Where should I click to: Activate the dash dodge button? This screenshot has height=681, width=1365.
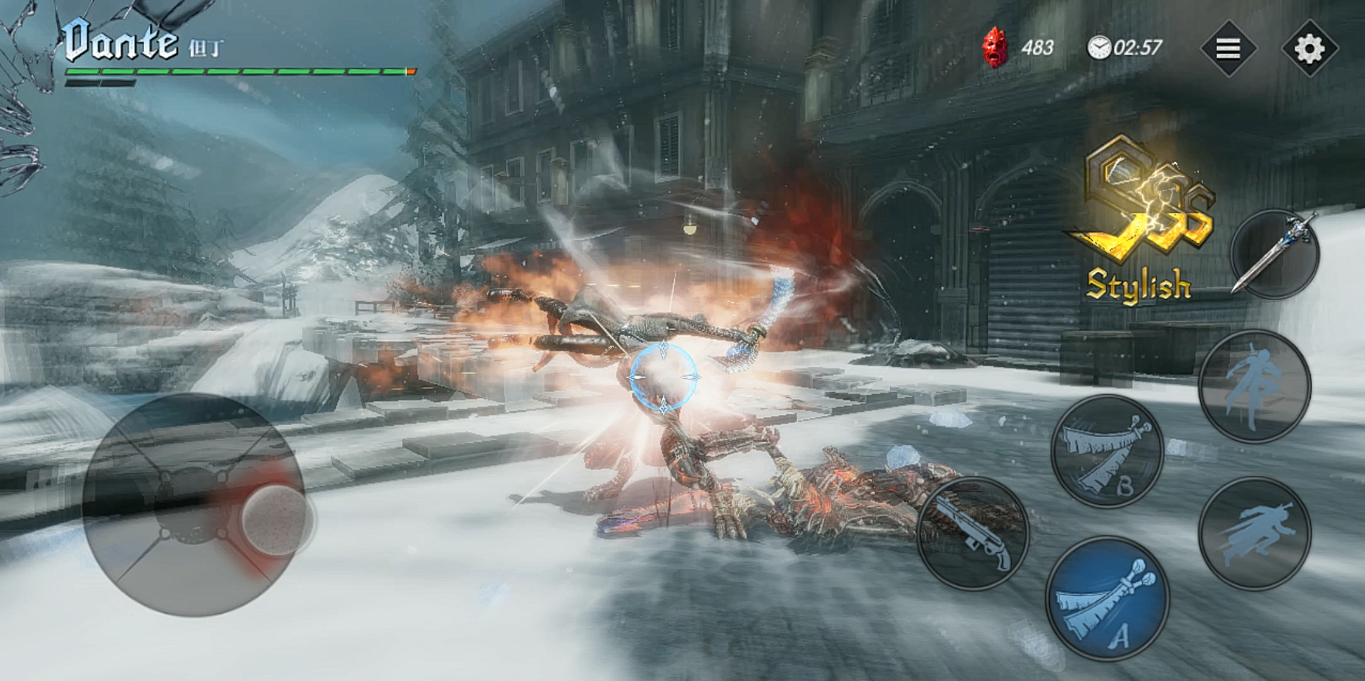click(1254, 532)
